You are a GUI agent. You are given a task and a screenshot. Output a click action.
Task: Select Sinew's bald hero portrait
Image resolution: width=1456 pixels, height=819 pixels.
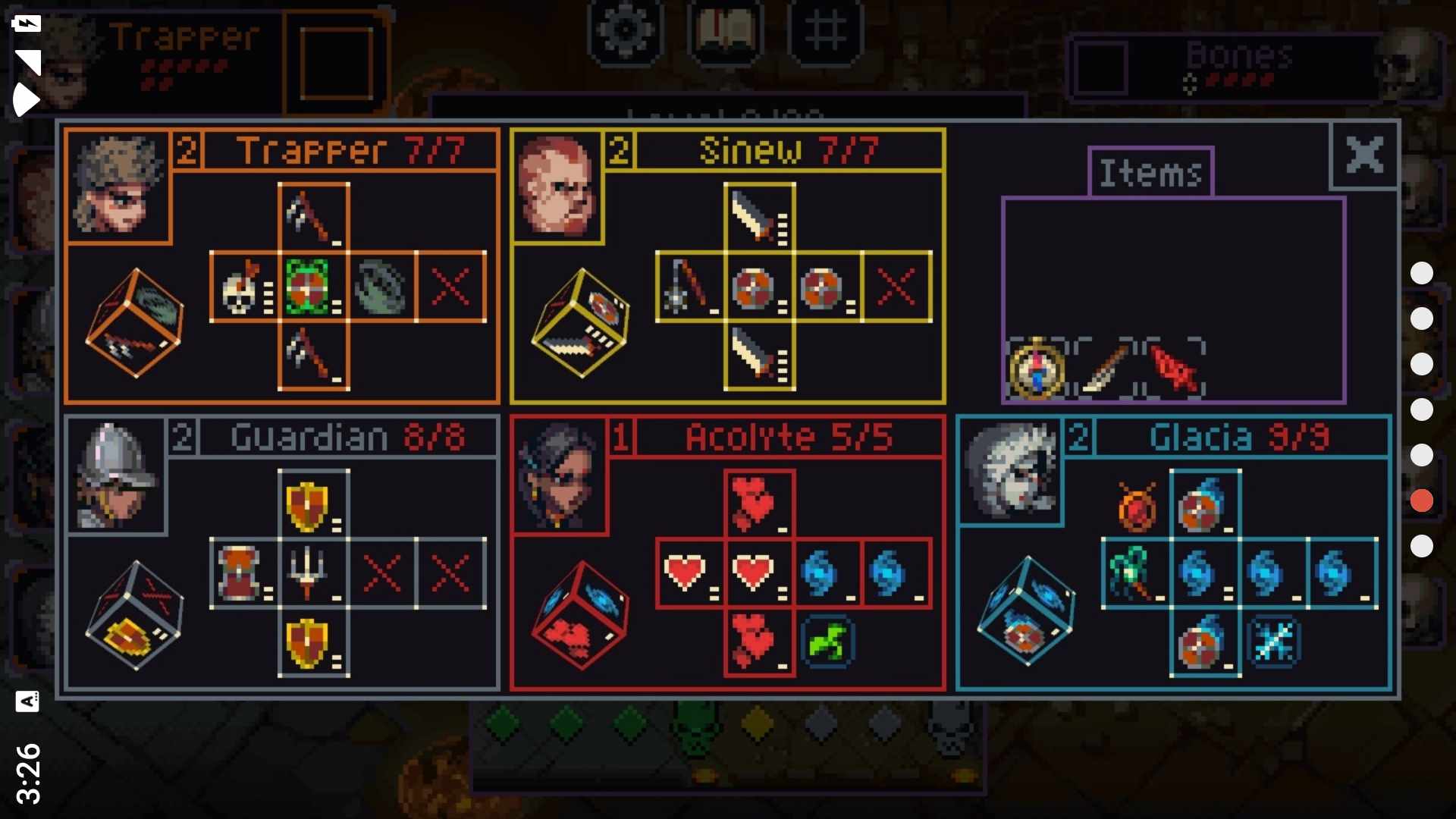[557, 186]
